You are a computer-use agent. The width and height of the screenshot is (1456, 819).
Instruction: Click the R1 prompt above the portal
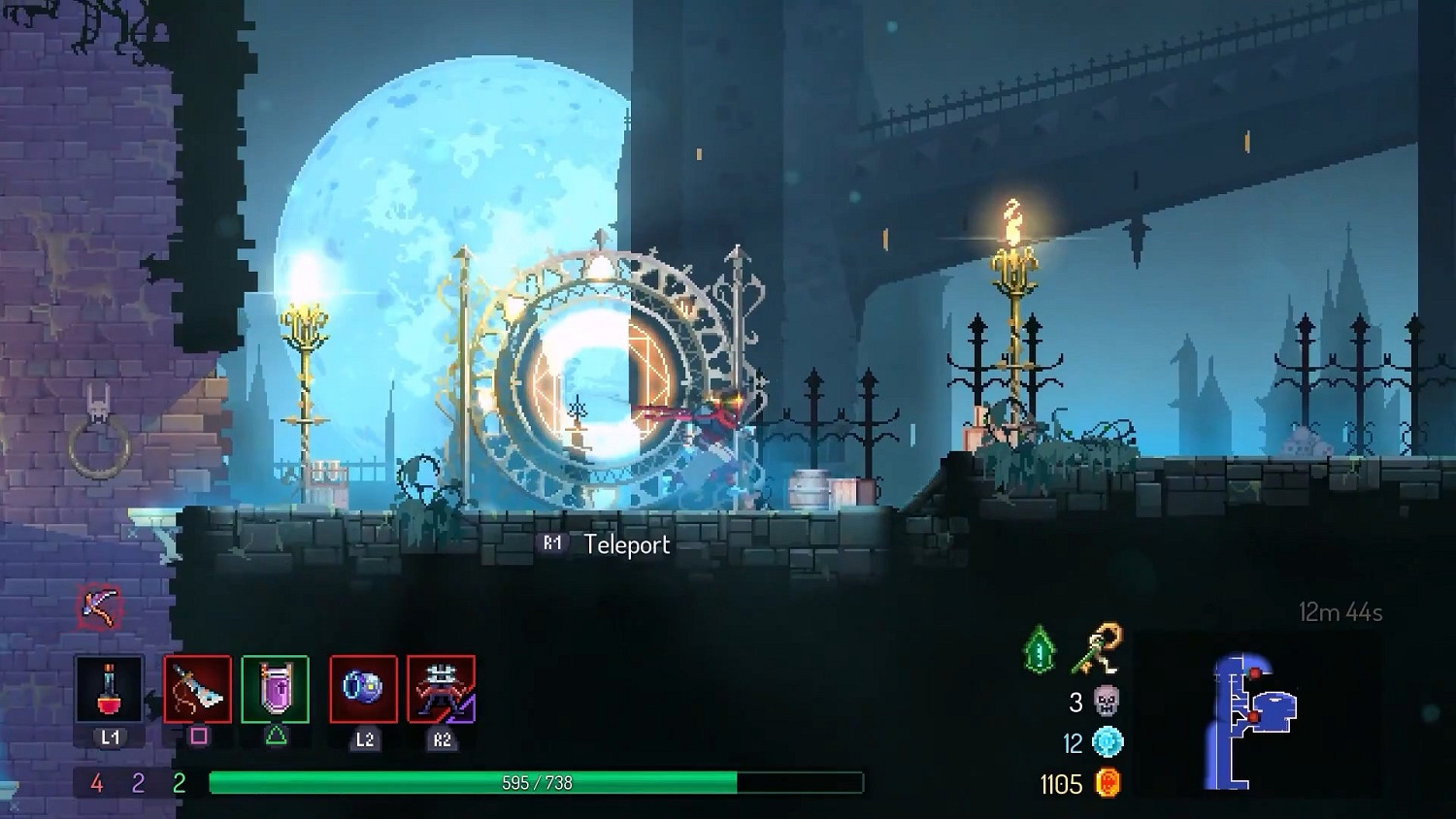click(553, 543)
